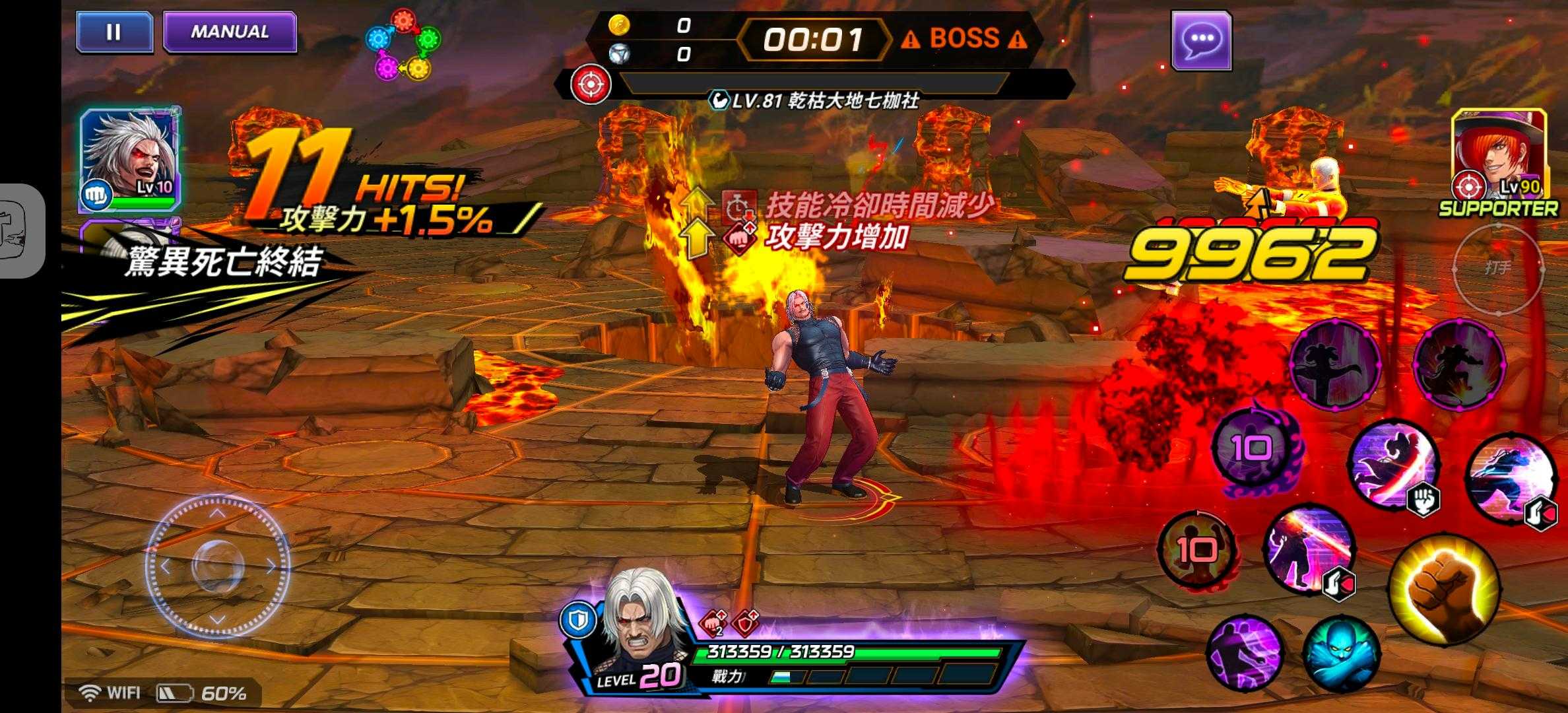Screen dimensions: 1568x713
Task: Open the chat speech bubble
Action: (x=1201, y=40)
